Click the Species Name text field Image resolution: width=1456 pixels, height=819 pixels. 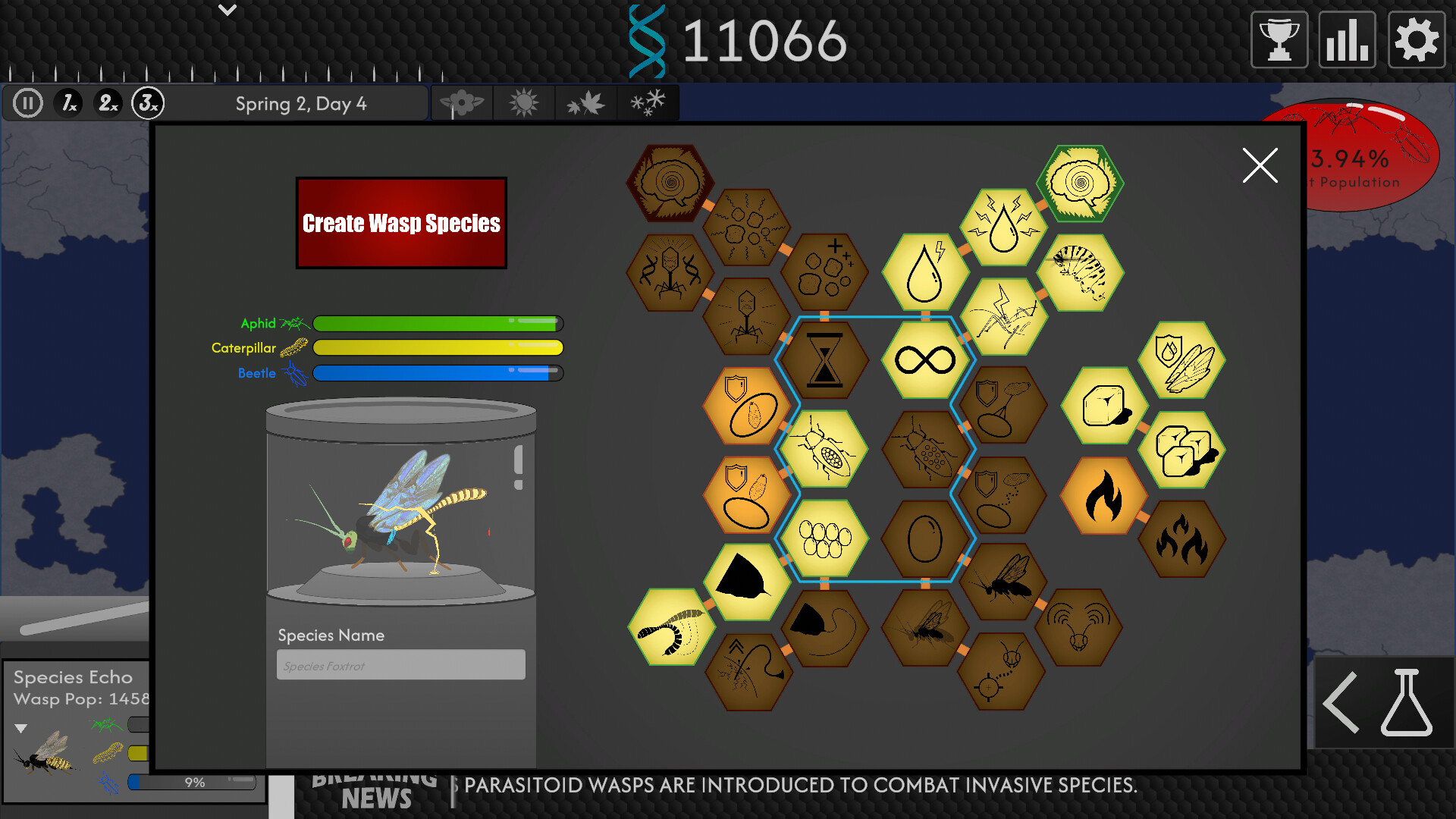(x=400, y=664)
